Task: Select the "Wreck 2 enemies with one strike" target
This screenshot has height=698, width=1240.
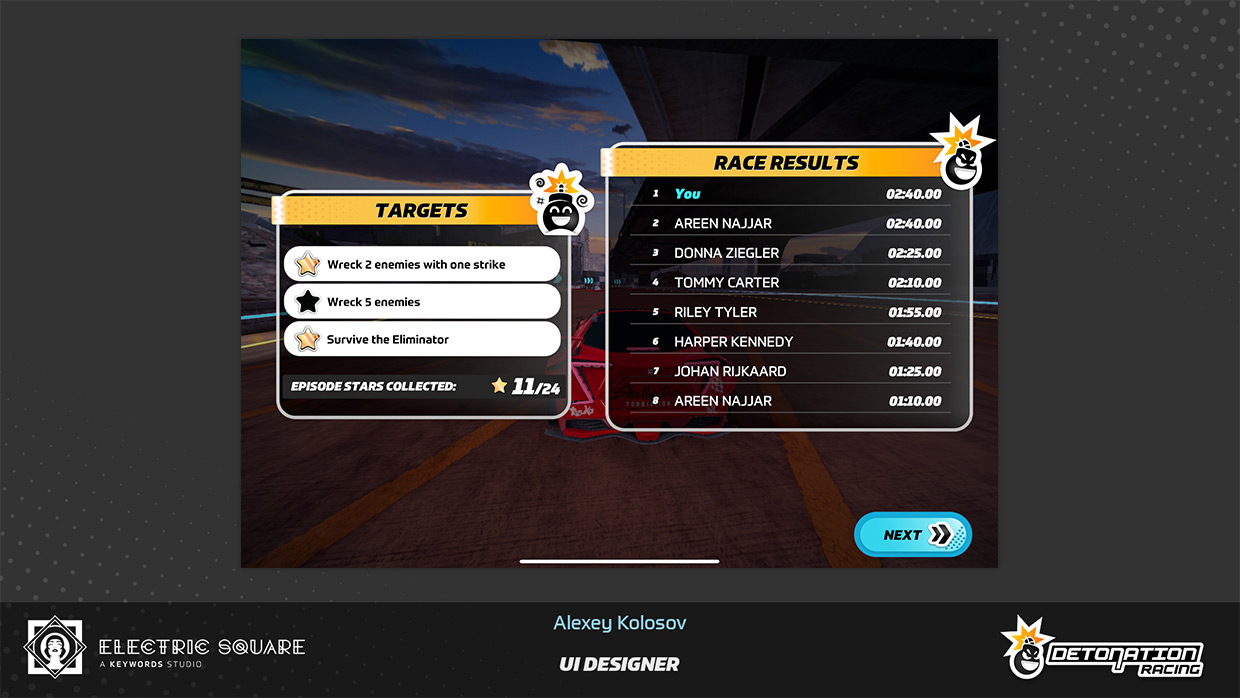Action: click(x=422, y=265)
